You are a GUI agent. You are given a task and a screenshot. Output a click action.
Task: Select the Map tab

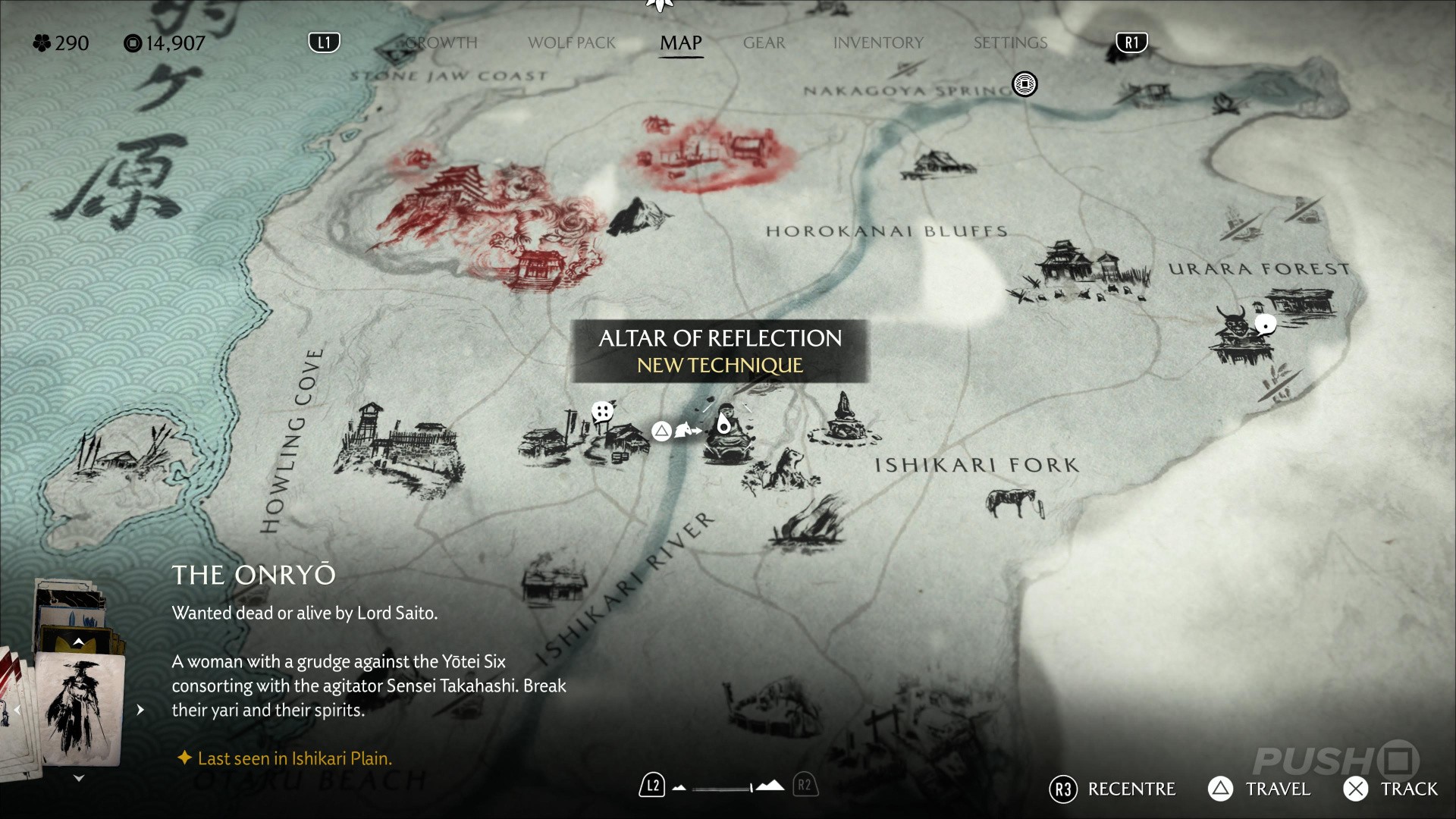[680, 43]
